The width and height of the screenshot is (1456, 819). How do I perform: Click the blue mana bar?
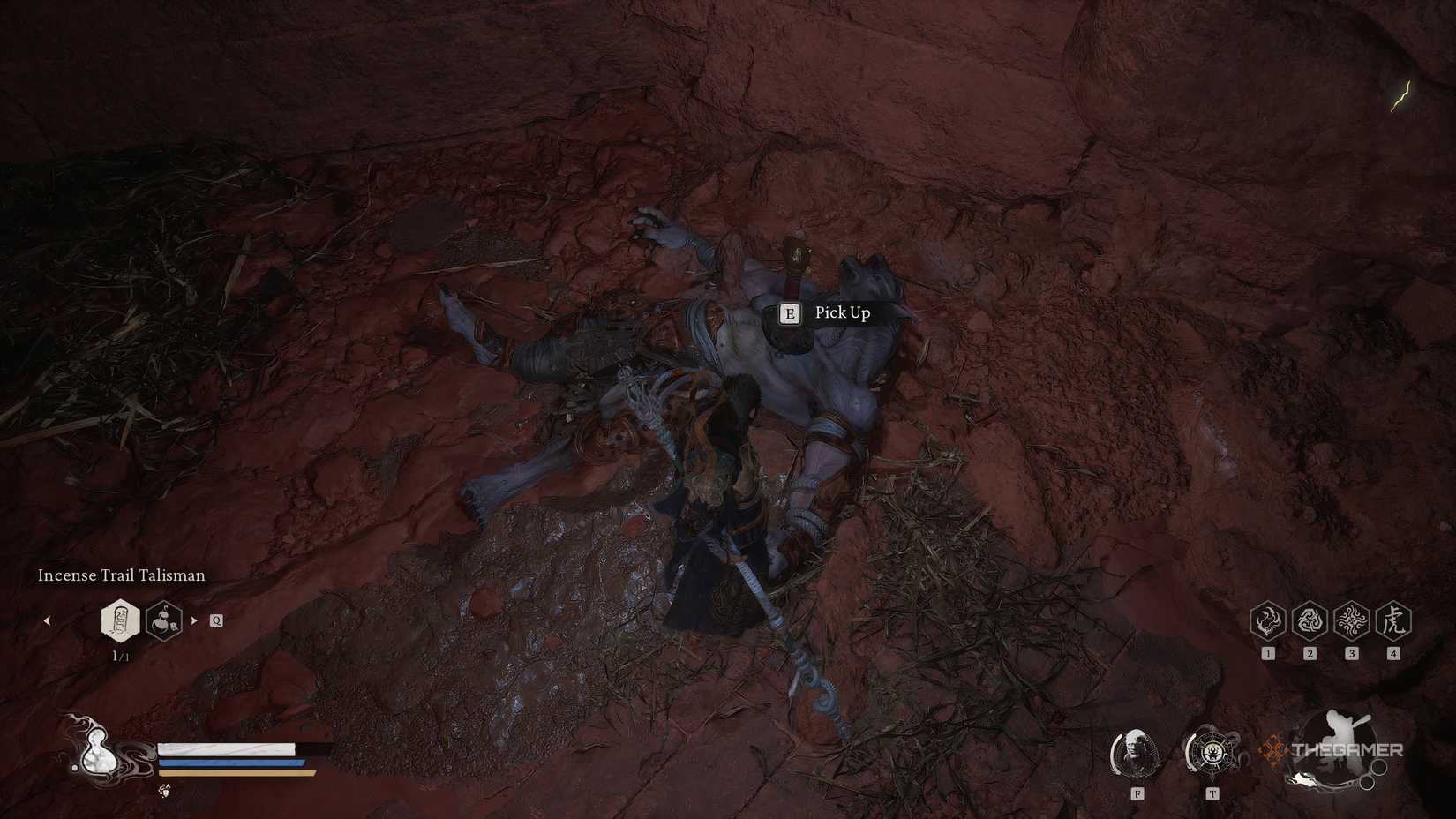231,762
